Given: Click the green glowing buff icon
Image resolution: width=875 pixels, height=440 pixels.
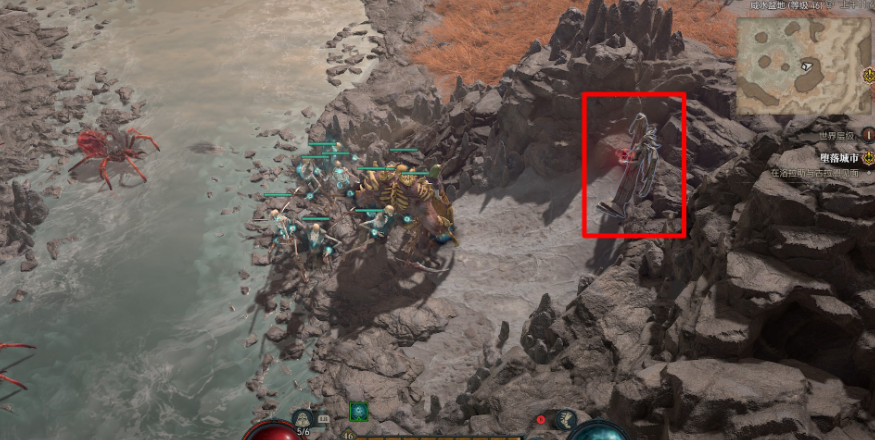Looking at the screenshot, I should (x=358, y=410).
